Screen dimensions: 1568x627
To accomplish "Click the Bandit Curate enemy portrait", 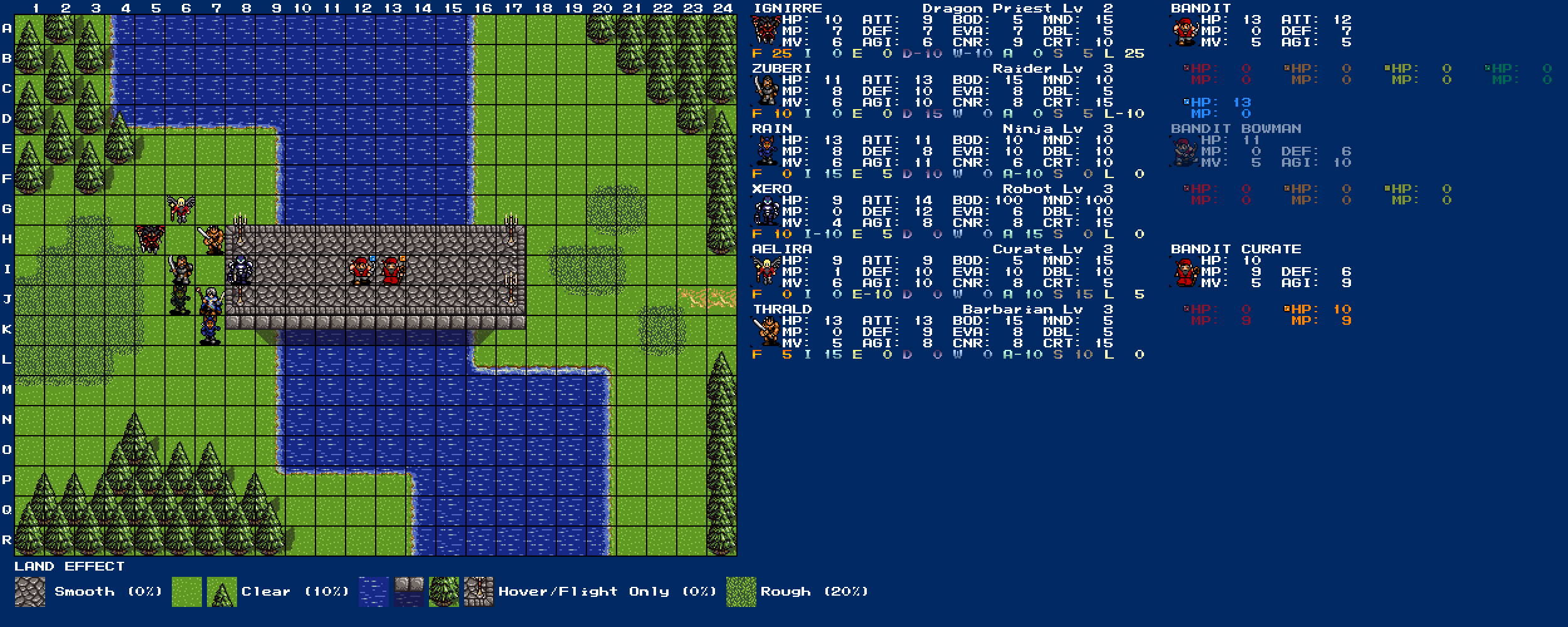I will (x=1185, y=271).
